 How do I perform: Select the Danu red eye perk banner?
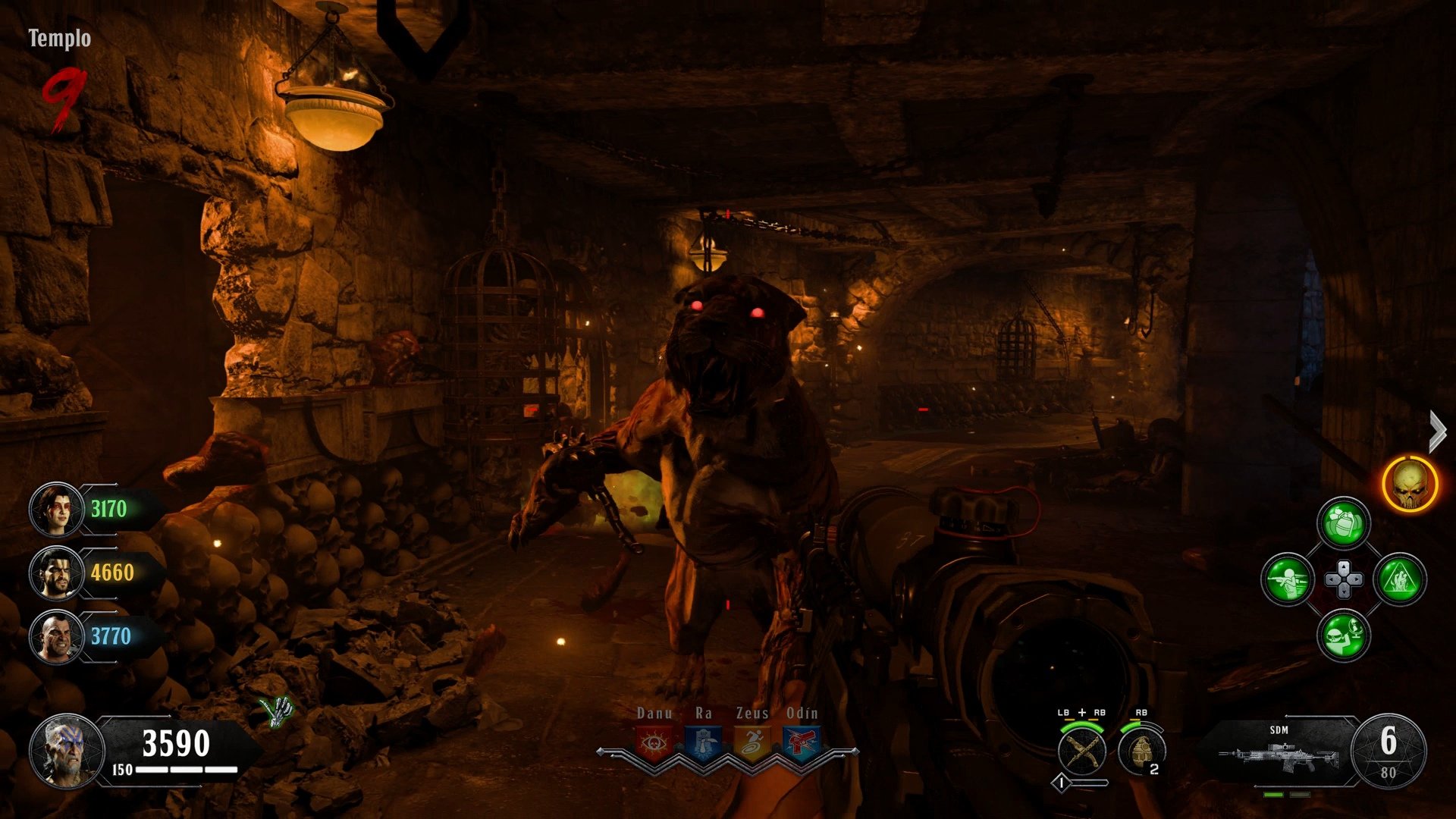click(x=654, y=742)
